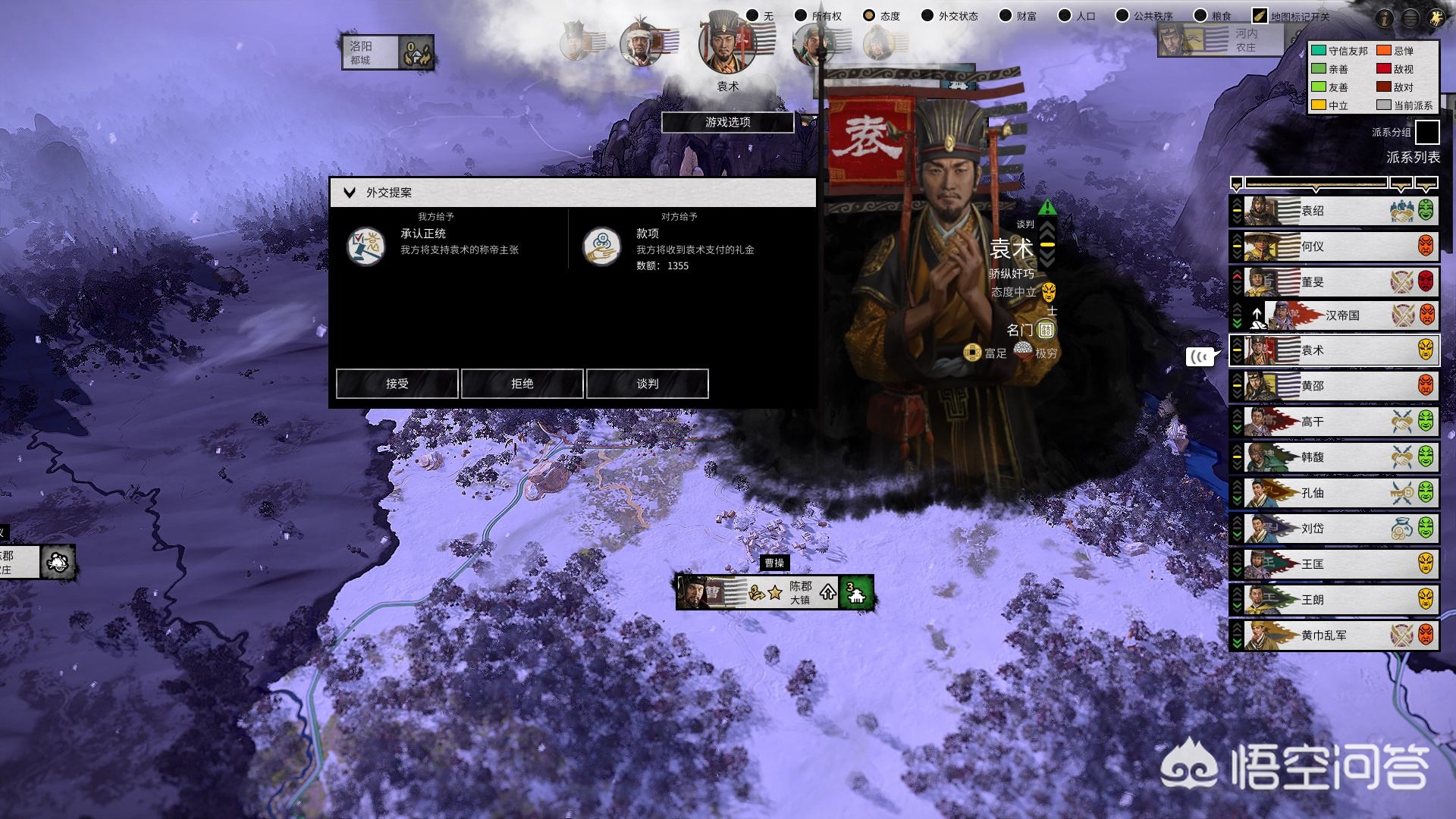Accept the diplomatic proposal (接受)

[397, 384]
